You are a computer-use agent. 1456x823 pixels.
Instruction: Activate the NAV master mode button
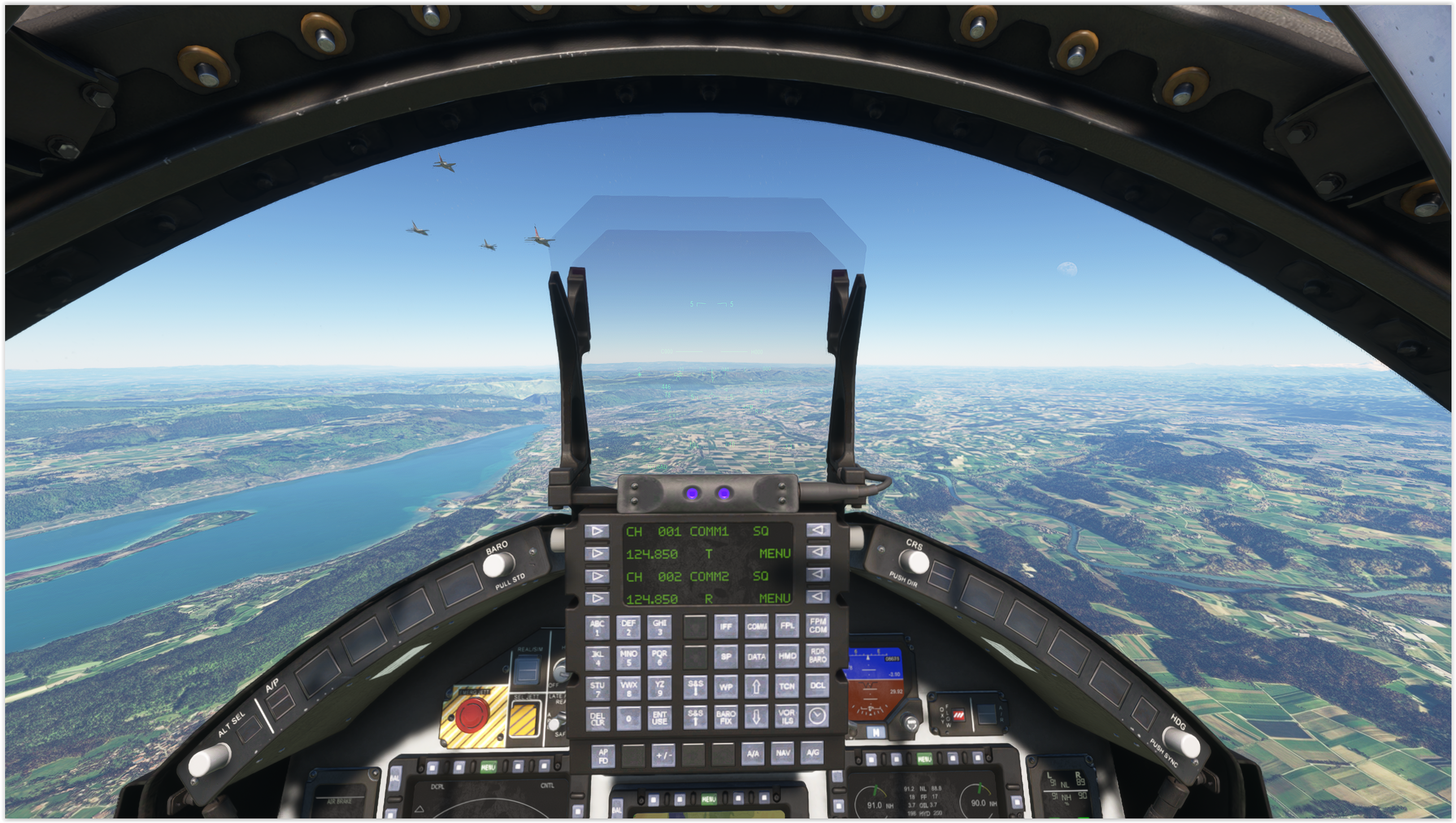point(783,753)
